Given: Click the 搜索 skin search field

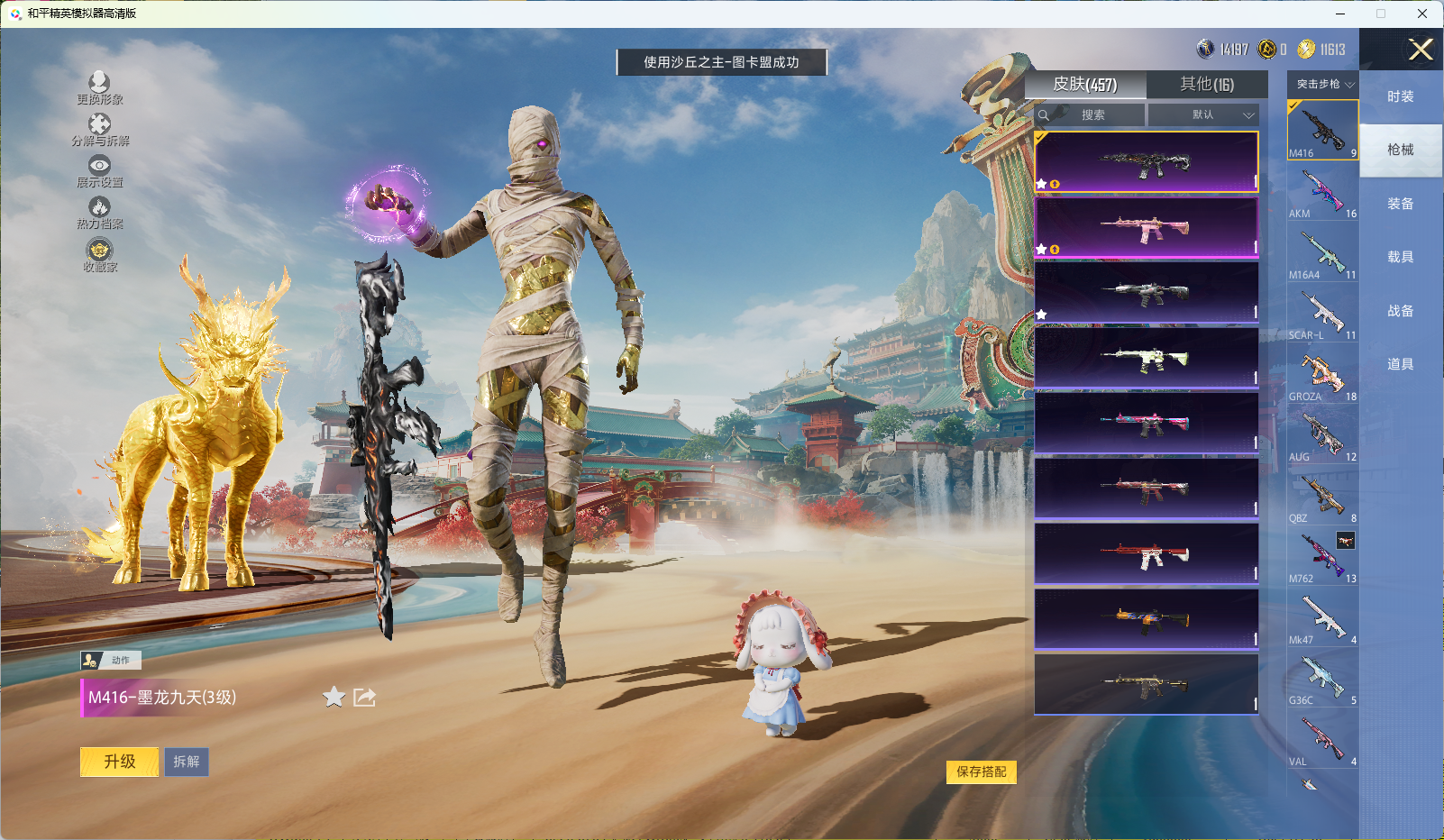Looking at the screenshot, I should point(1092,115).
